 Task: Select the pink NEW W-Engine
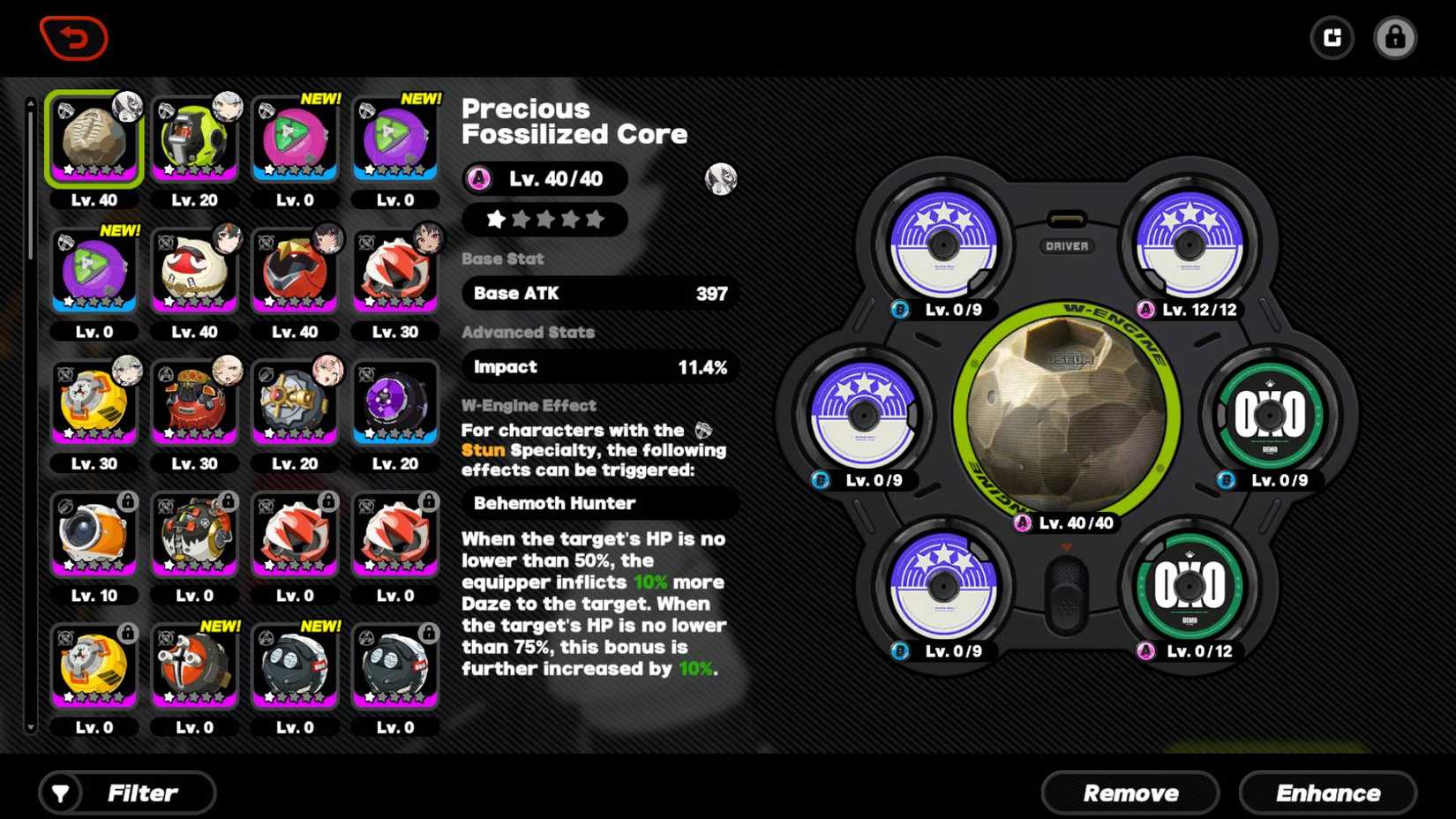click(295, 139)
